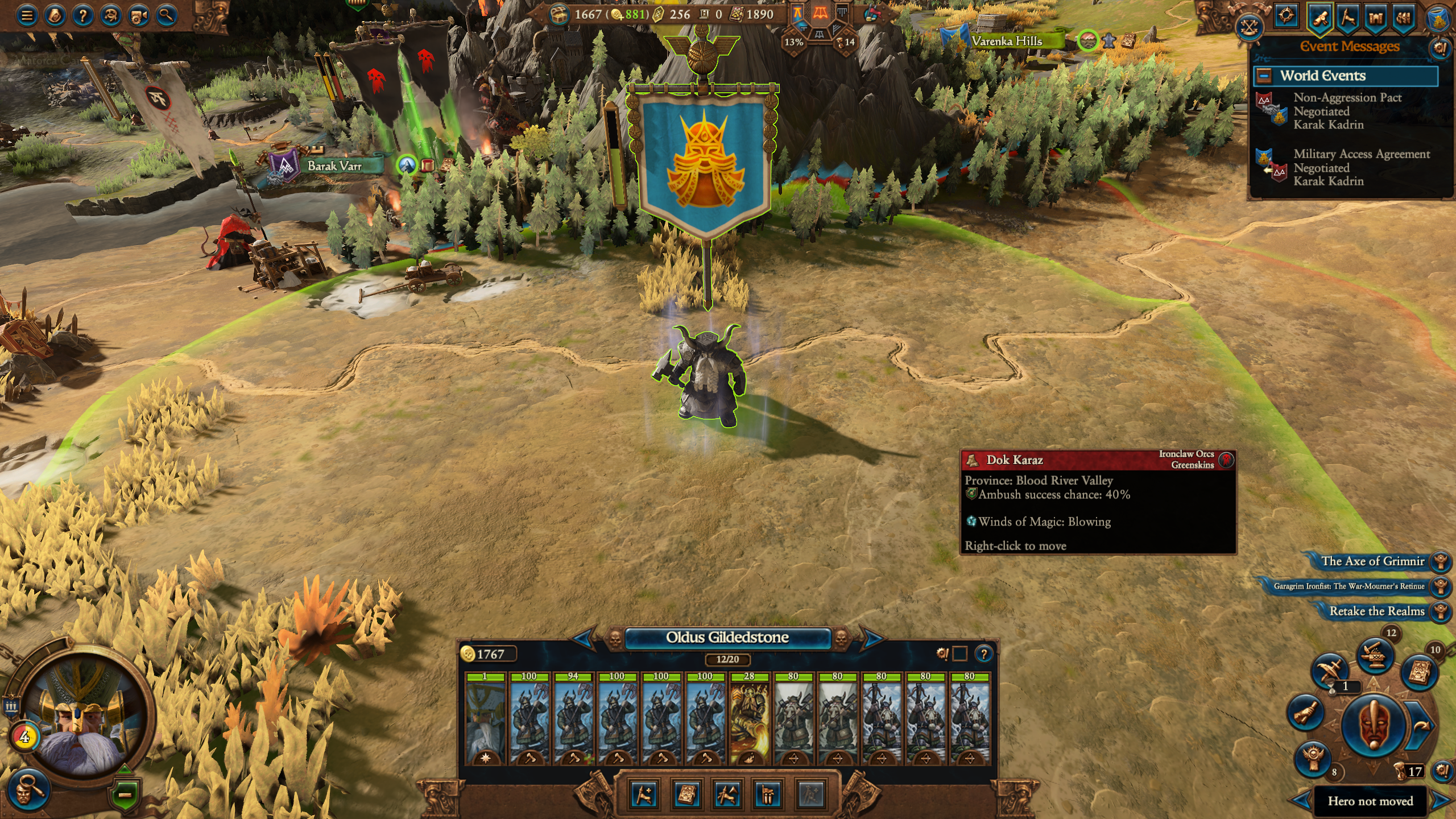Image resolution: width=1456 pixels, height=819 pixels.
Task: Collapse the World Events section
Action: pyautogui.click(x=1264, y=76)
